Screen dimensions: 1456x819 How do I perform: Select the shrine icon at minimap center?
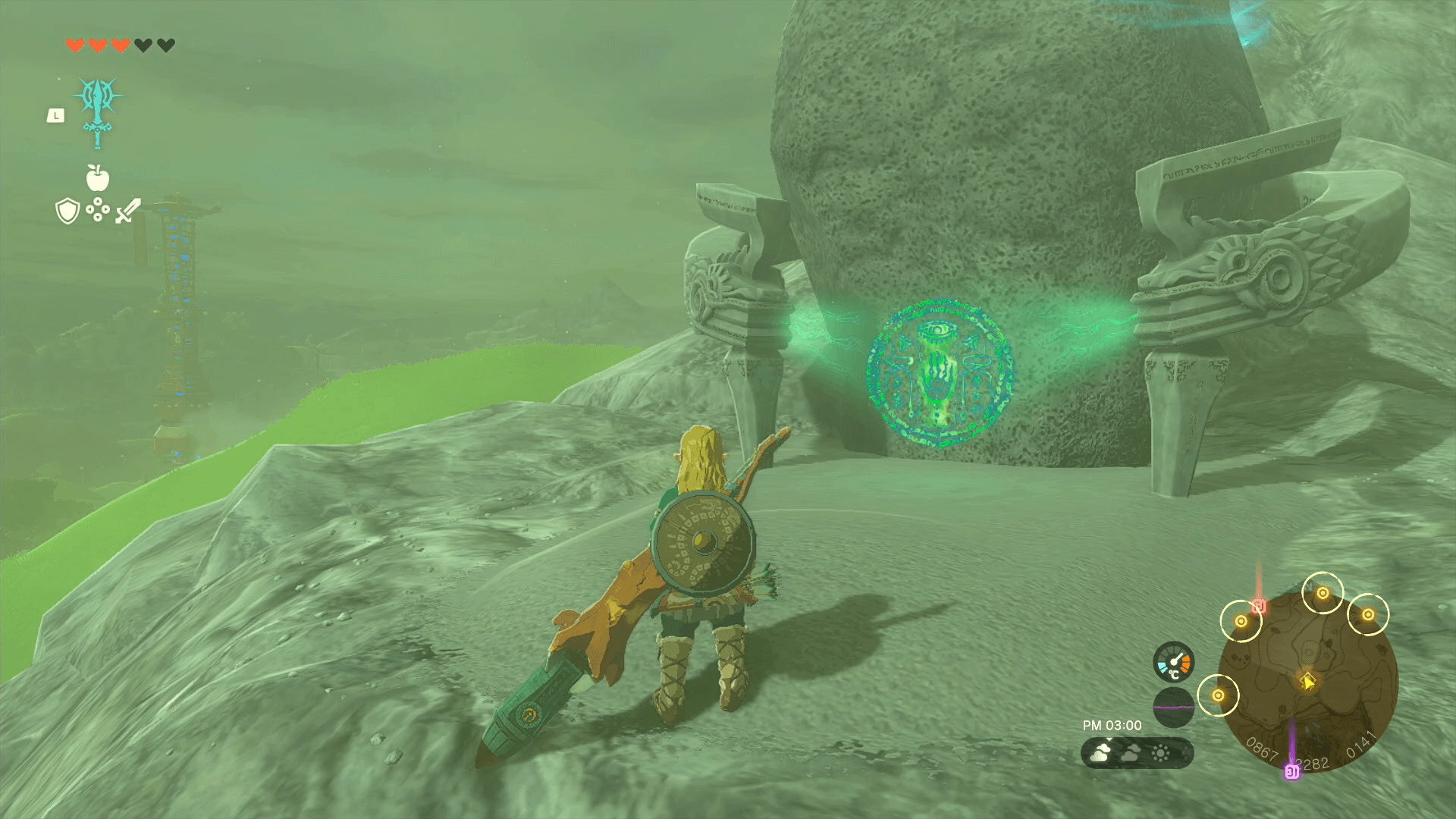coord(1307,680)
